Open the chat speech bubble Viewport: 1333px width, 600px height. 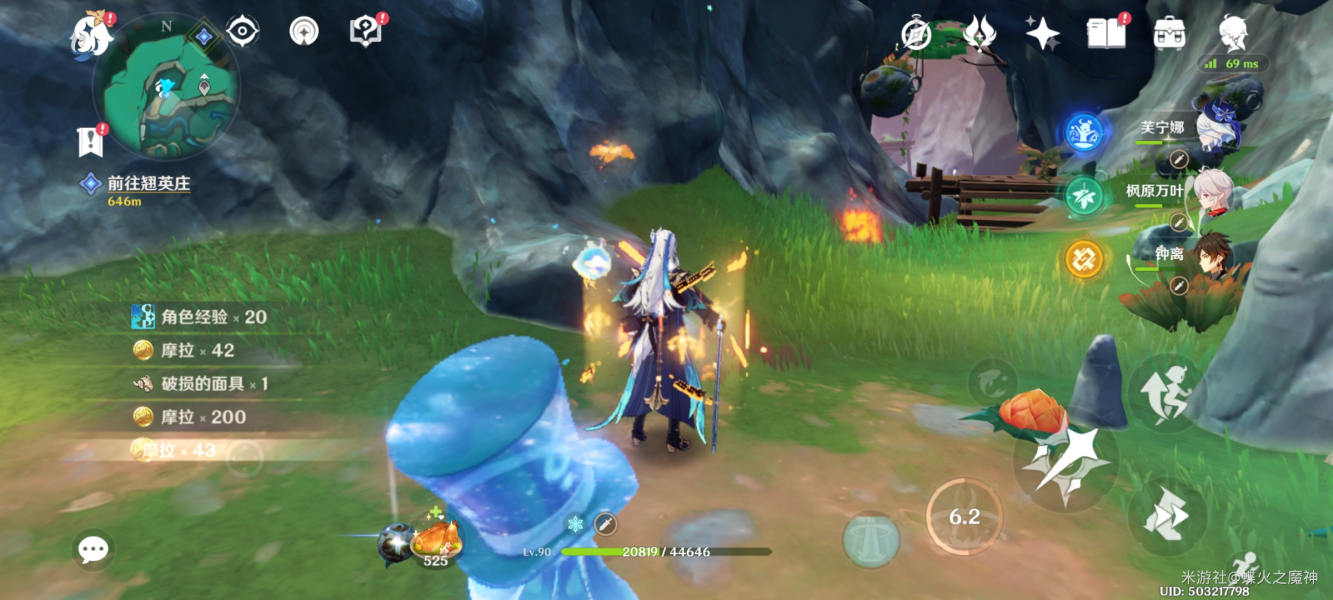pos(94,548)
